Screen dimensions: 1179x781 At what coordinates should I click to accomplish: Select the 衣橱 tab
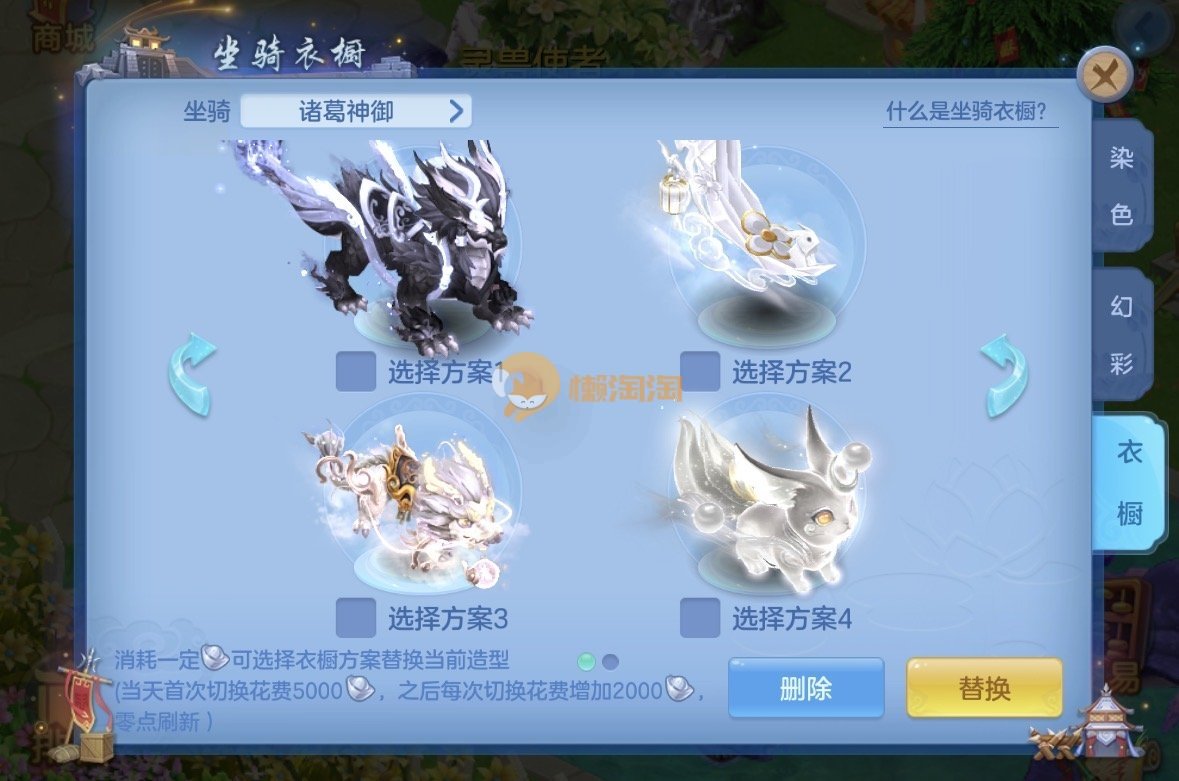point(1127,483)
